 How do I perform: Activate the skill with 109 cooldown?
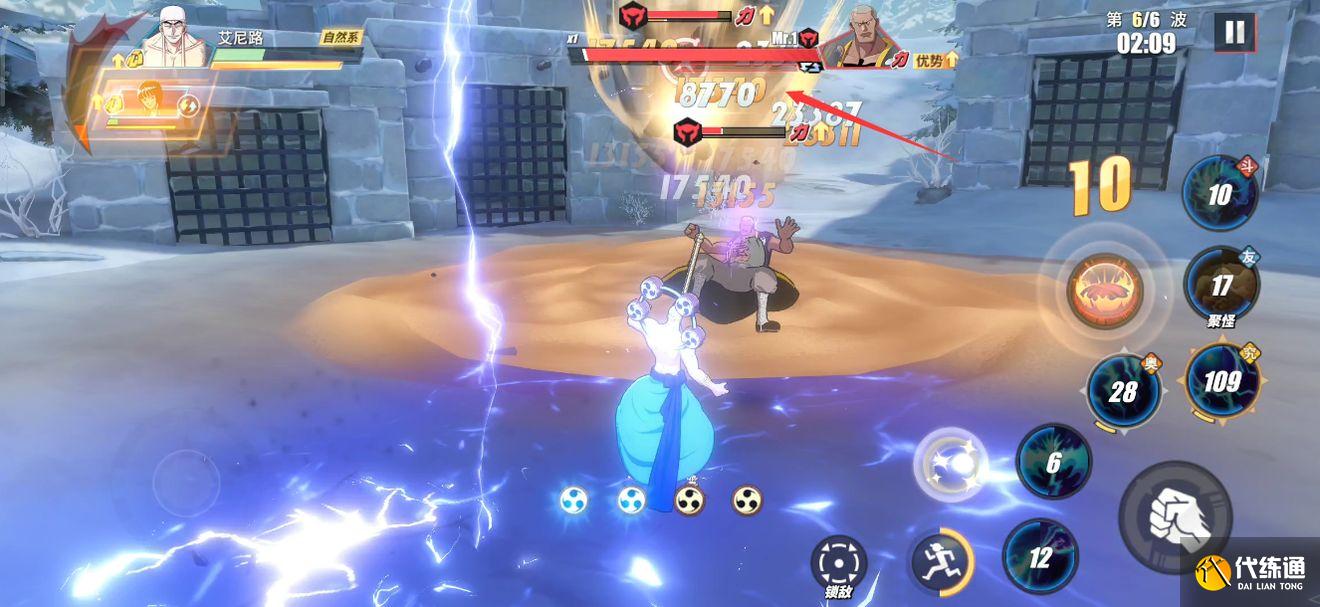1221,381
